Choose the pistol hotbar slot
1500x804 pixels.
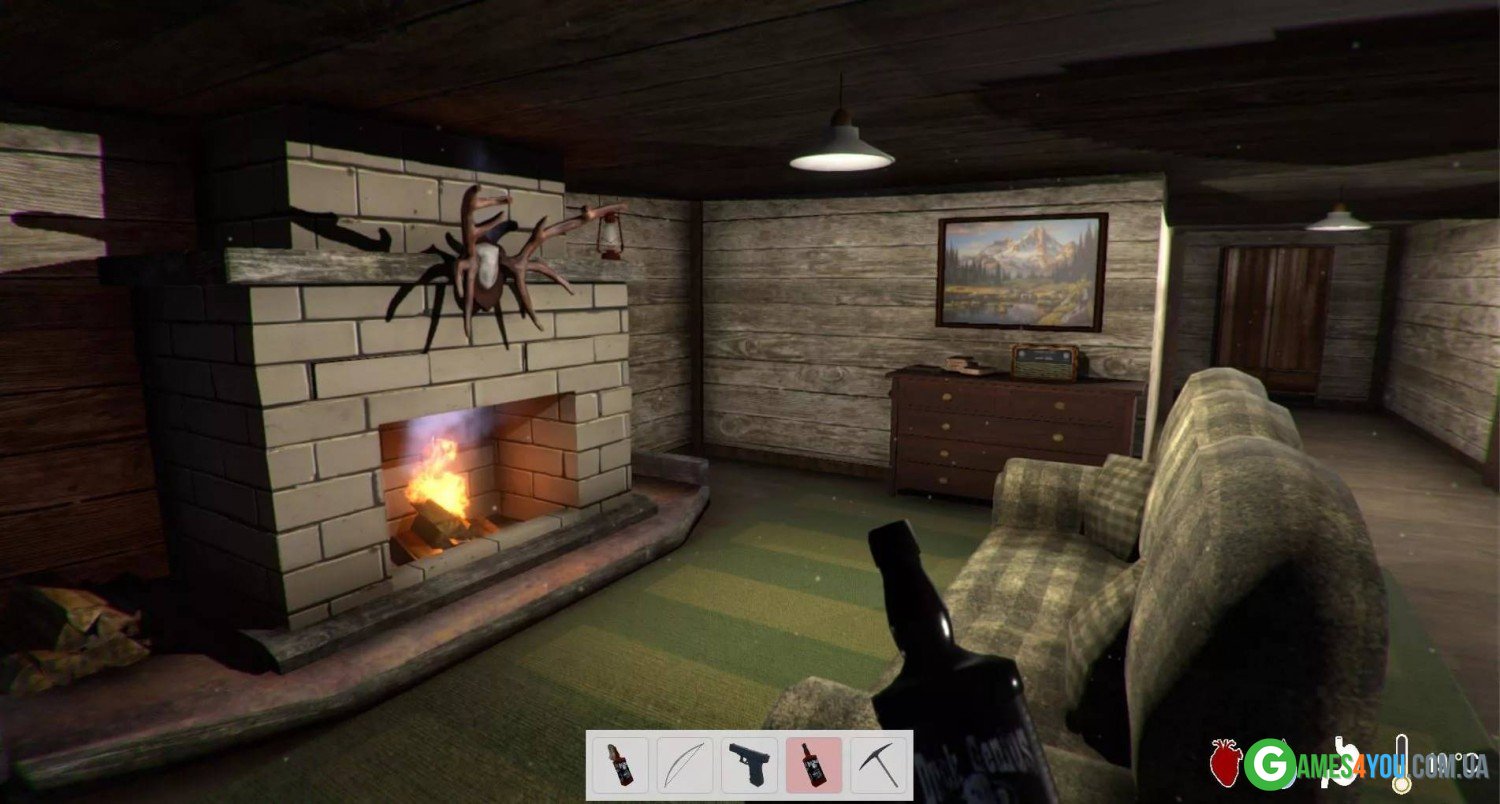pyautogui.click(x=749, y=765)
